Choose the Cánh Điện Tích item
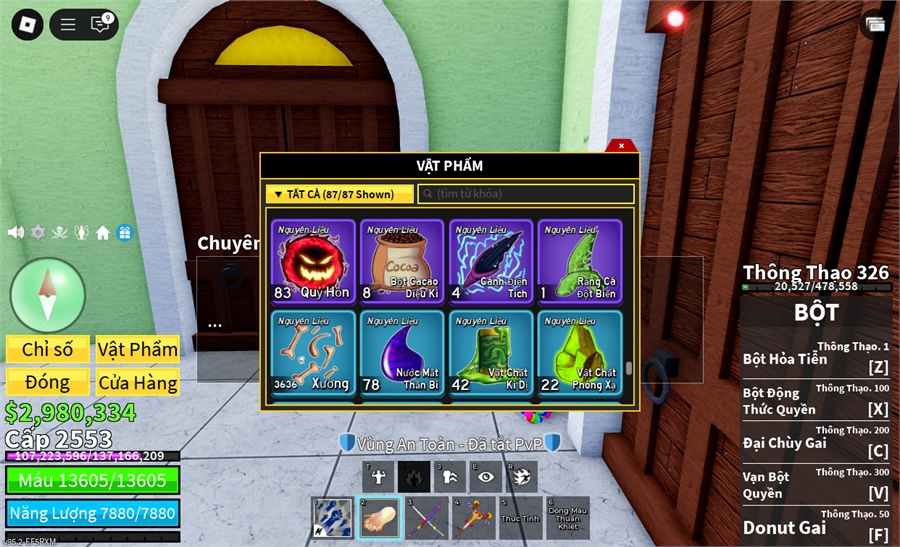The width and height of the screenshot is (900, 547). tap(490, 262)
